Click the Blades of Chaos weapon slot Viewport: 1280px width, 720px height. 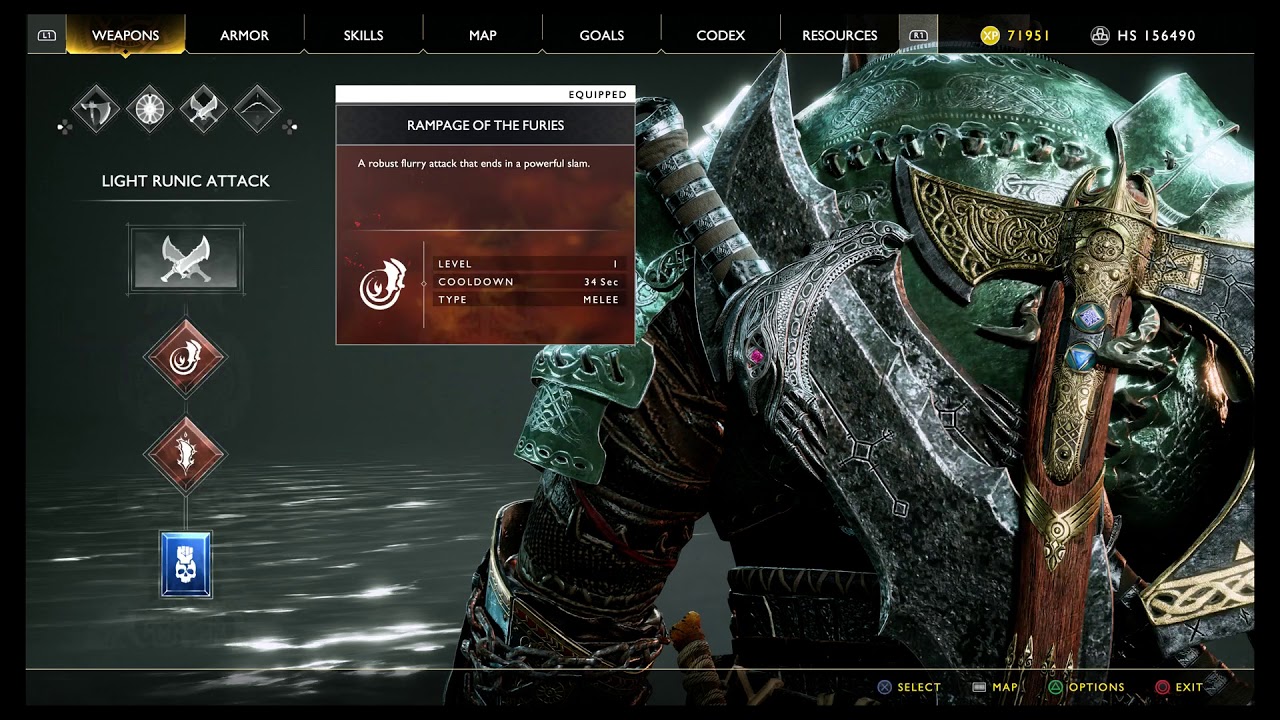[186, 259]
